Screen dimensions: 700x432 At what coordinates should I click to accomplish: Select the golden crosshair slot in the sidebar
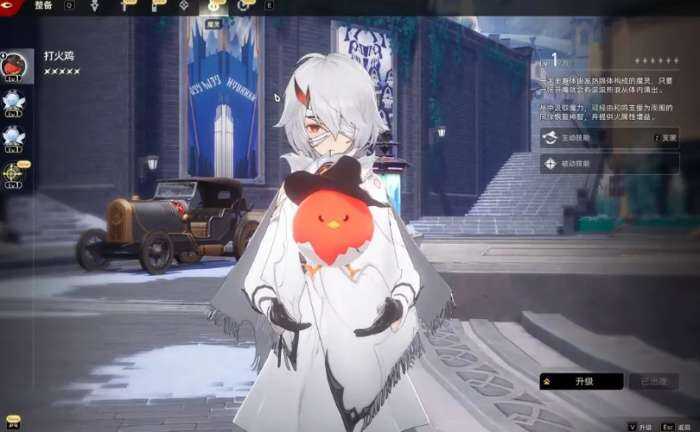13,172
